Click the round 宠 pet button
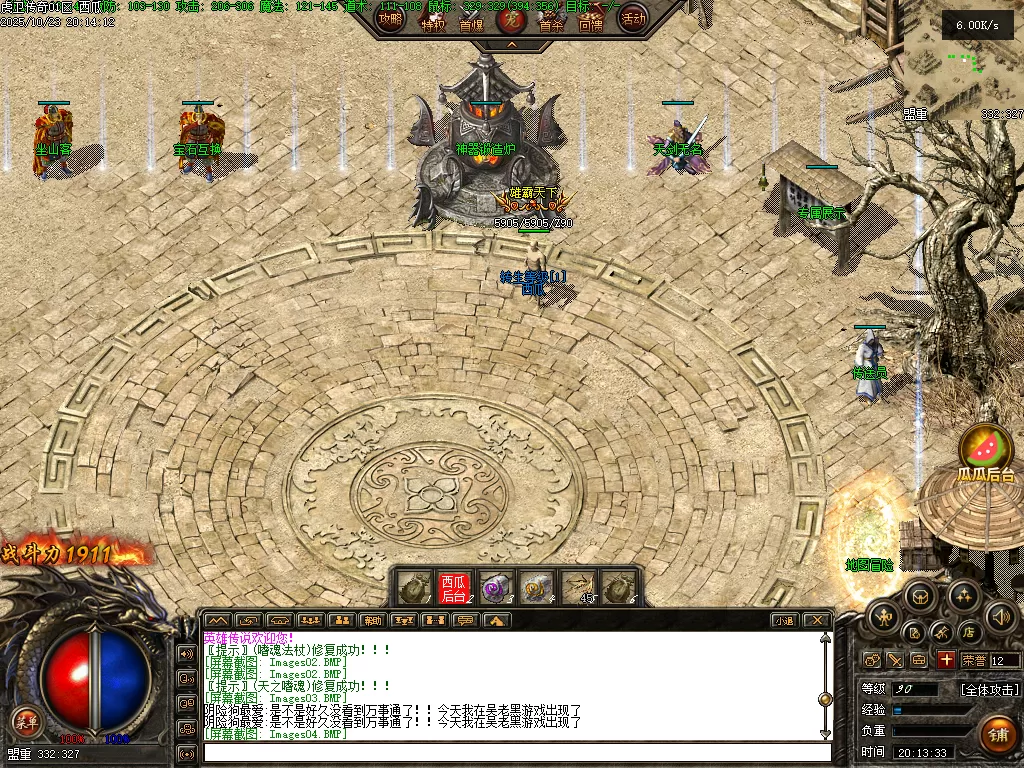The width and height of the screenshot is (1024, 768). coord(511,18)
